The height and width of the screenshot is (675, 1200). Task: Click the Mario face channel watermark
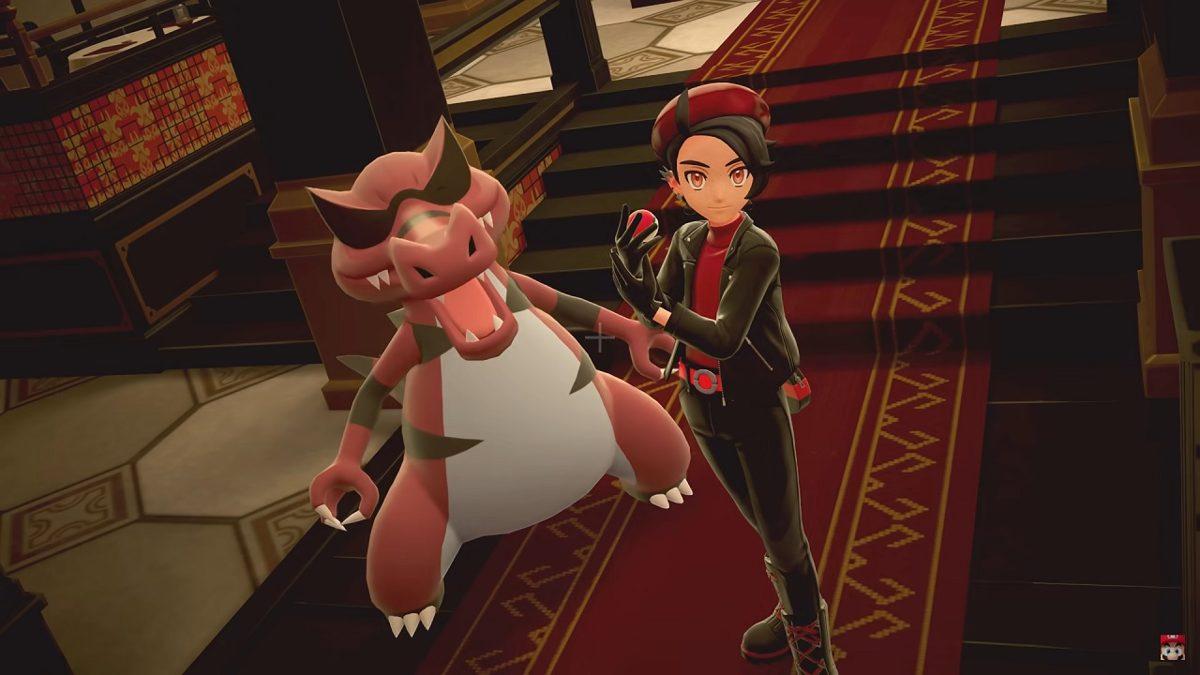click(x=1172, y=647)
